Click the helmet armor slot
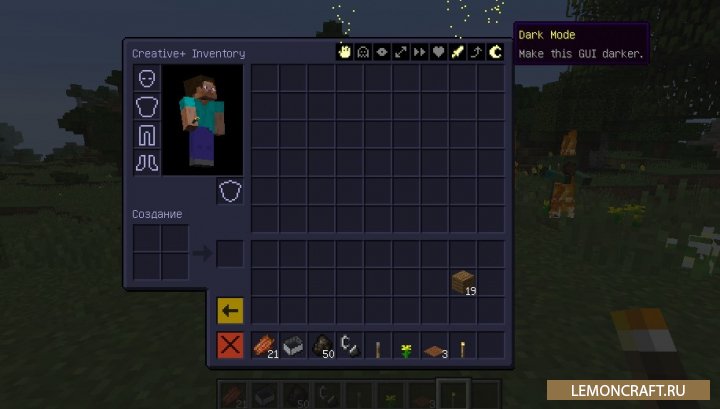The height and width of the screenshot is (409, 720). 147,79
